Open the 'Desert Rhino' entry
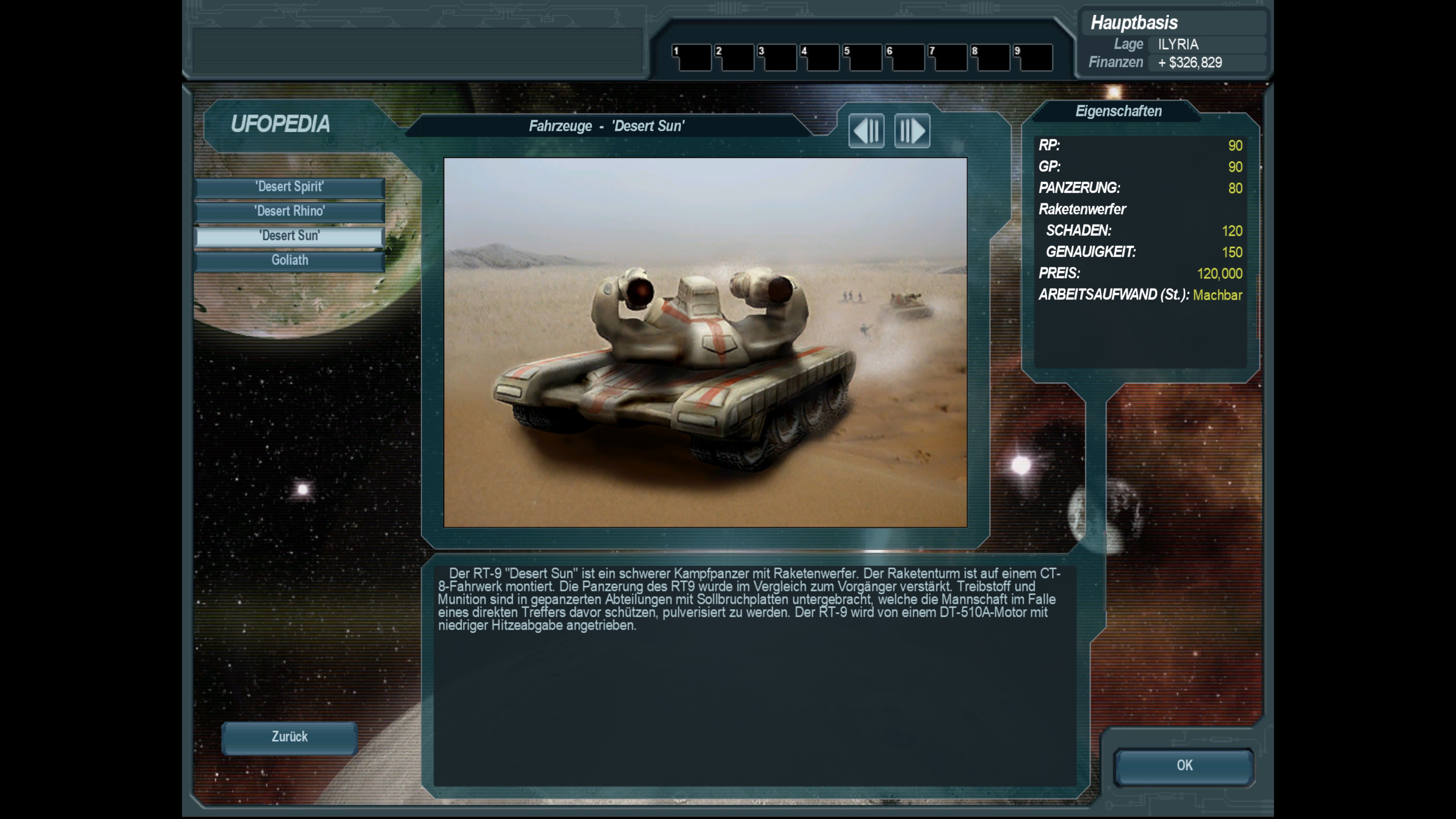Screen dimensions: 1456x819 click(289, 212)
